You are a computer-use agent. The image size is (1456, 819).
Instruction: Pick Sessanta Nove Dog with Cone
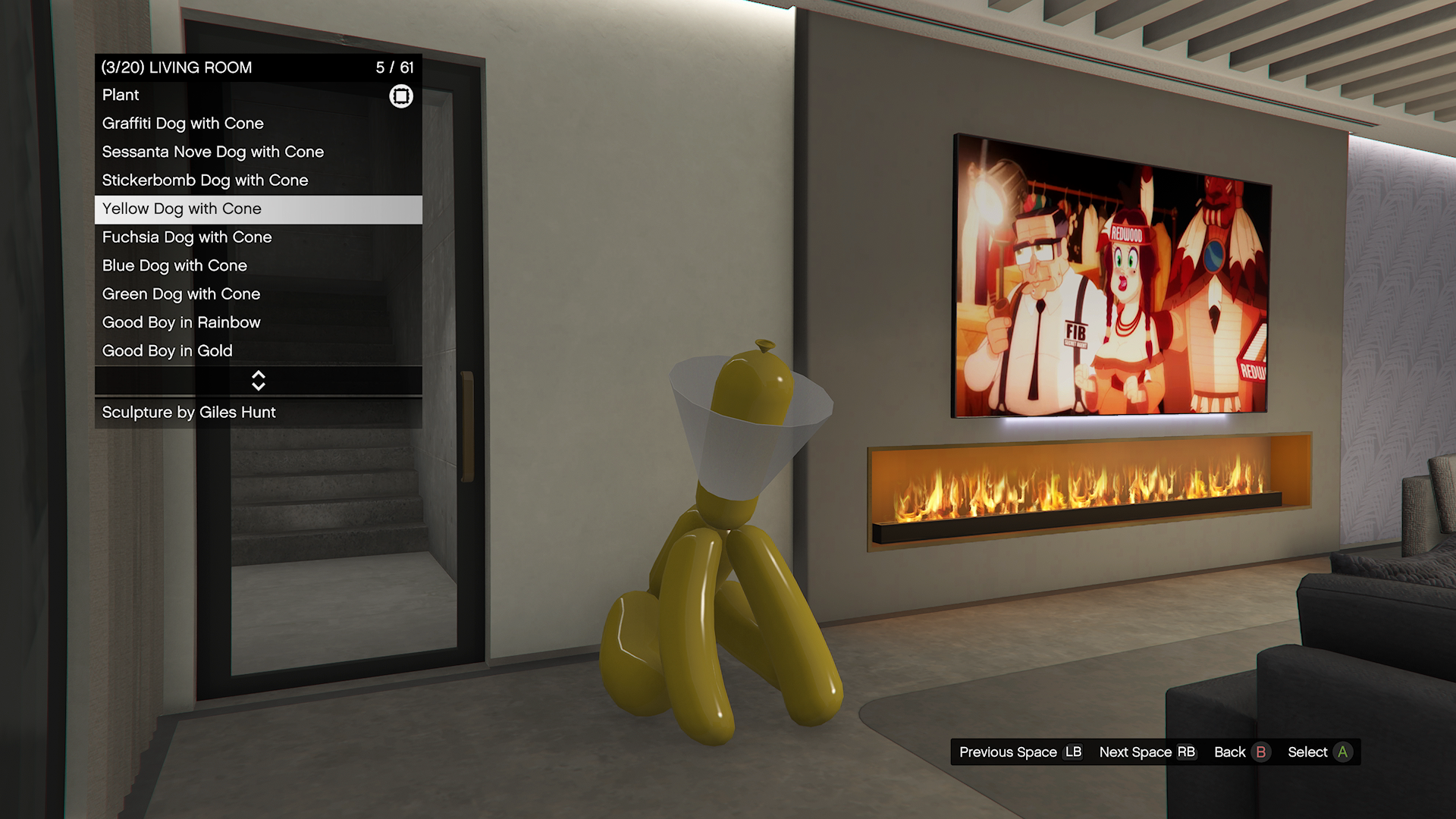pos(258,152)
